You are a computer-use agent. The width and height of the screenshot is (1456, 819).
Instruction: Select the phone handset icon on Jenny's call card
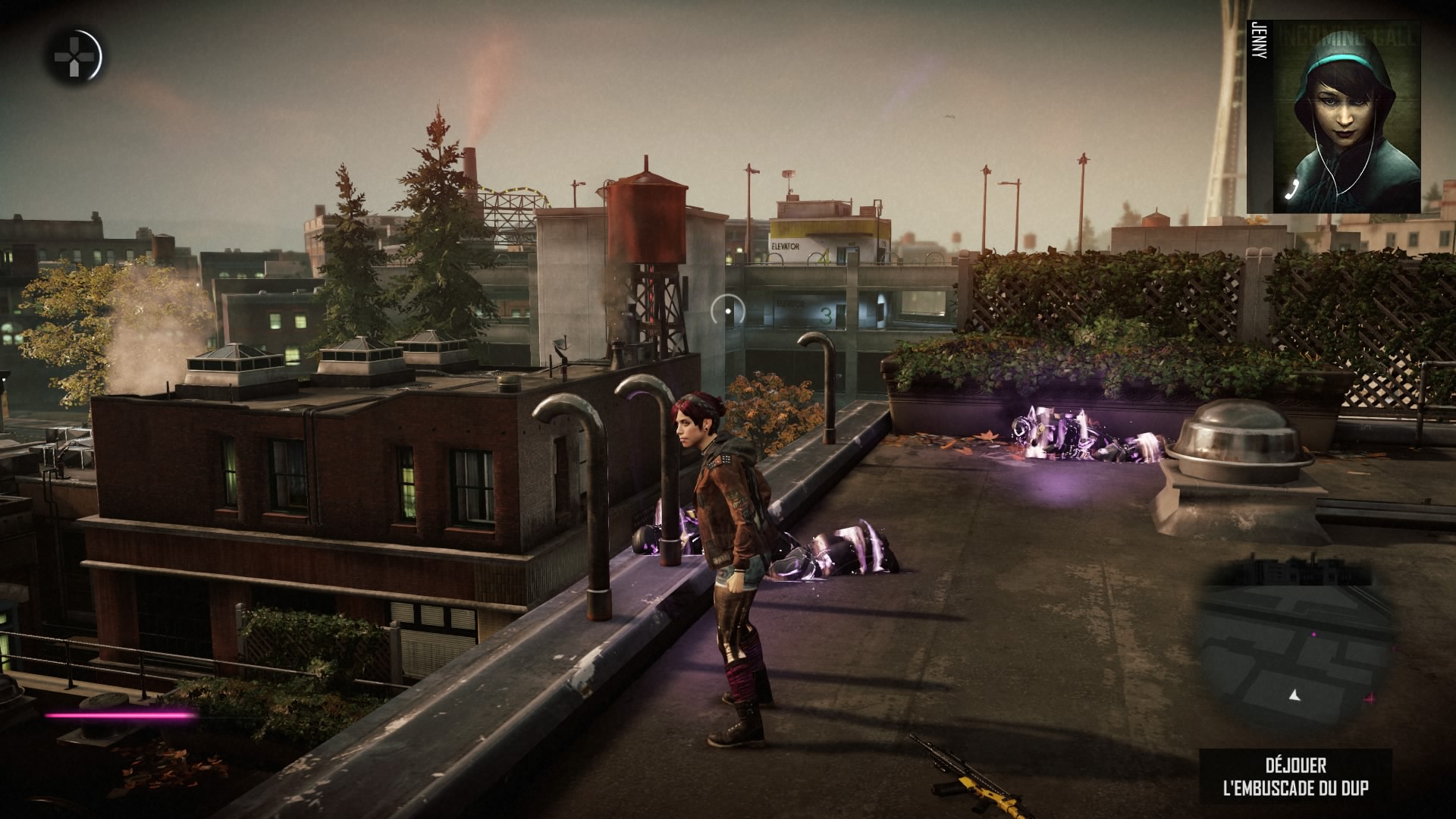tap(1291, 190)
